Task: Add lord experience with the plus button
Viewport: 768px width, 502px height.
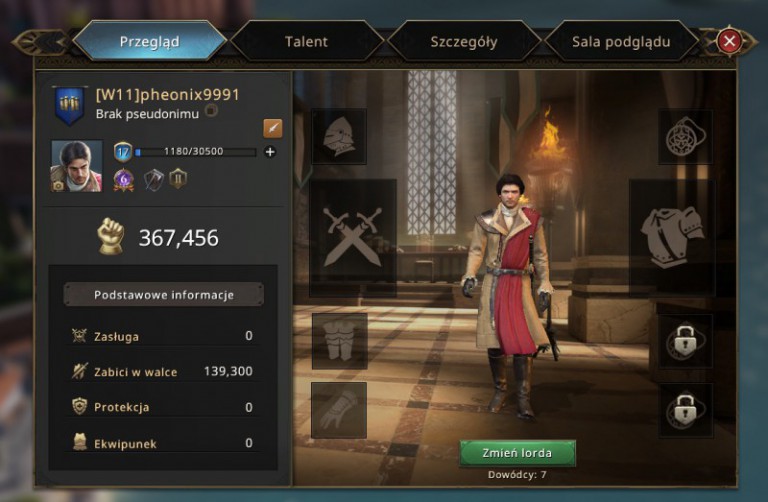Action: pos(270,152)
